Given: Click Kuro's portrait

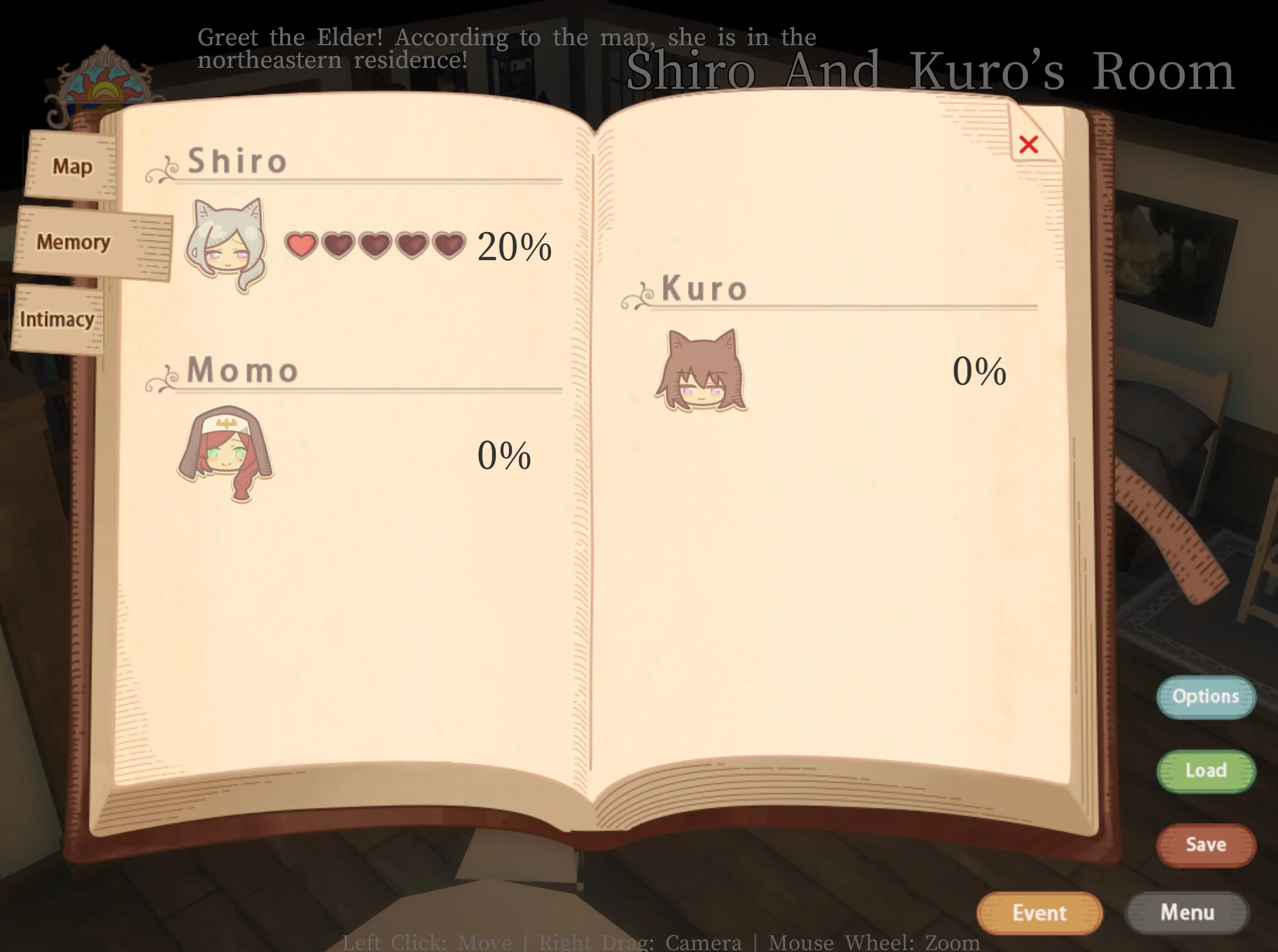Looking at the screenshot, I should 702,371.
